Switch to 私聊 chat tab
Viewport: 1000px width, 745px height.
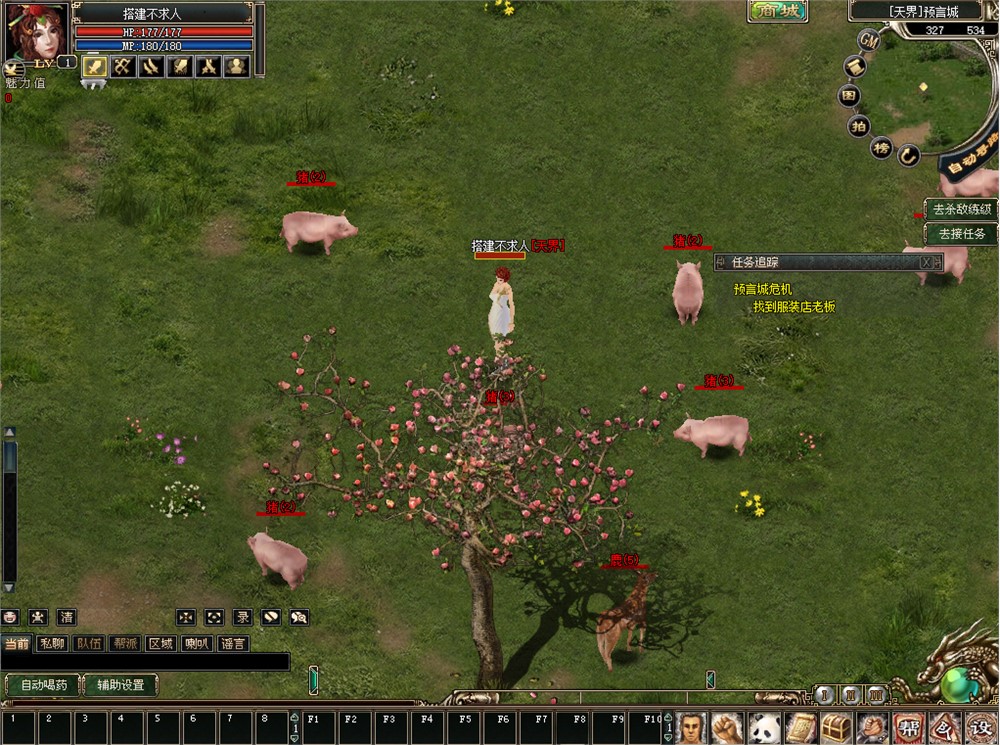tap(51, 644)
